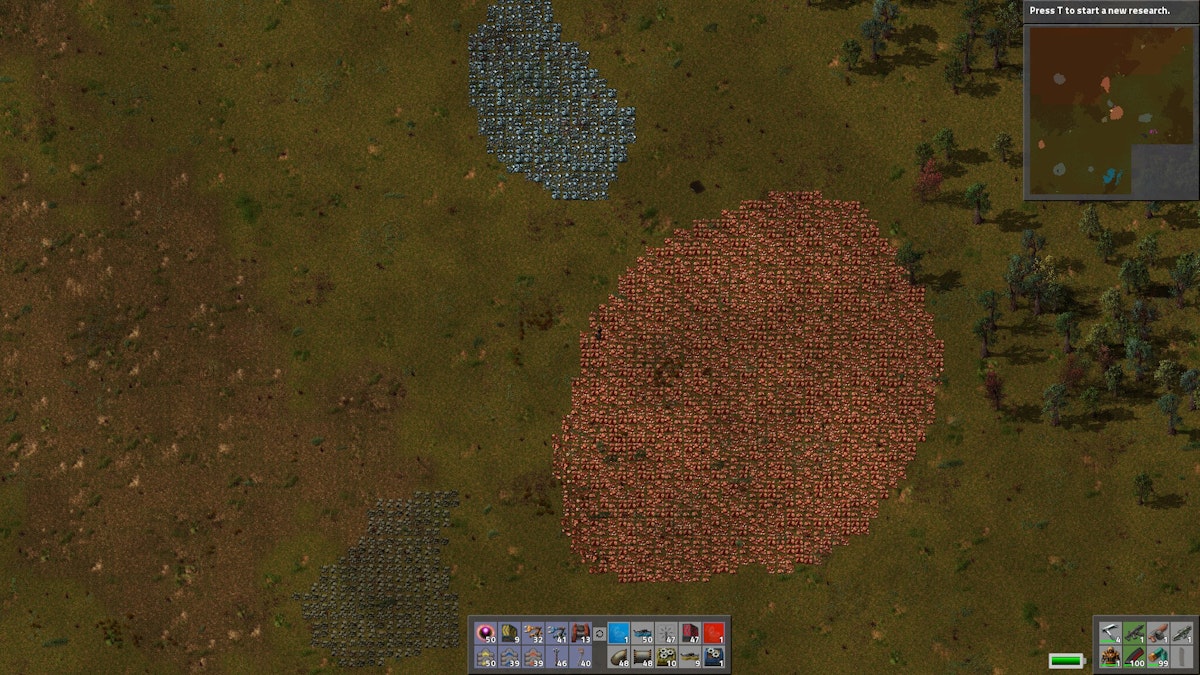
Task: Select the red assembling machine stack of 47
Action: (690, 633)
